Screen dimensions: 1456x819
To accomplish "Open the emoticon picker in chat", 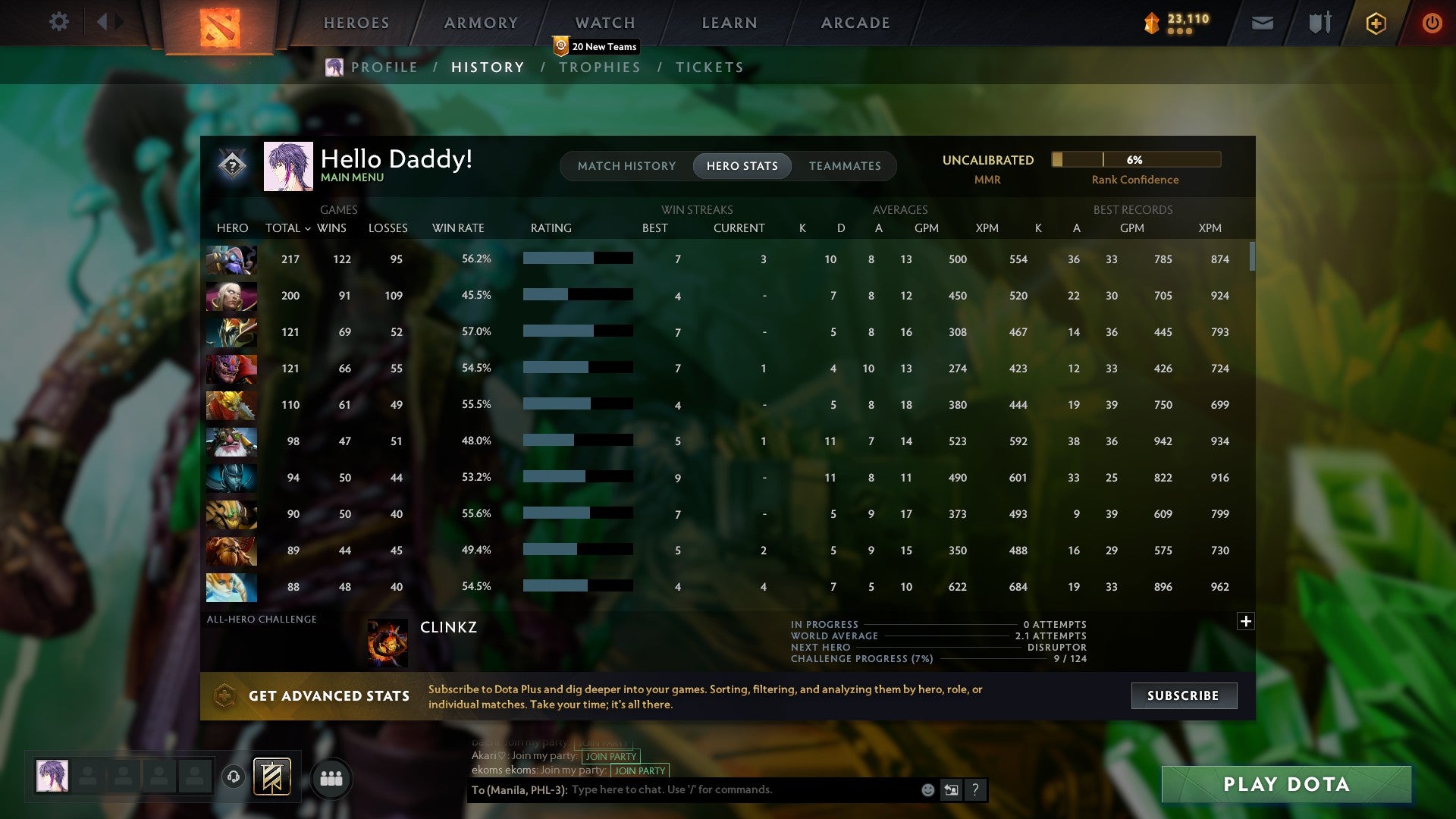I will click(x=929, y=790).
